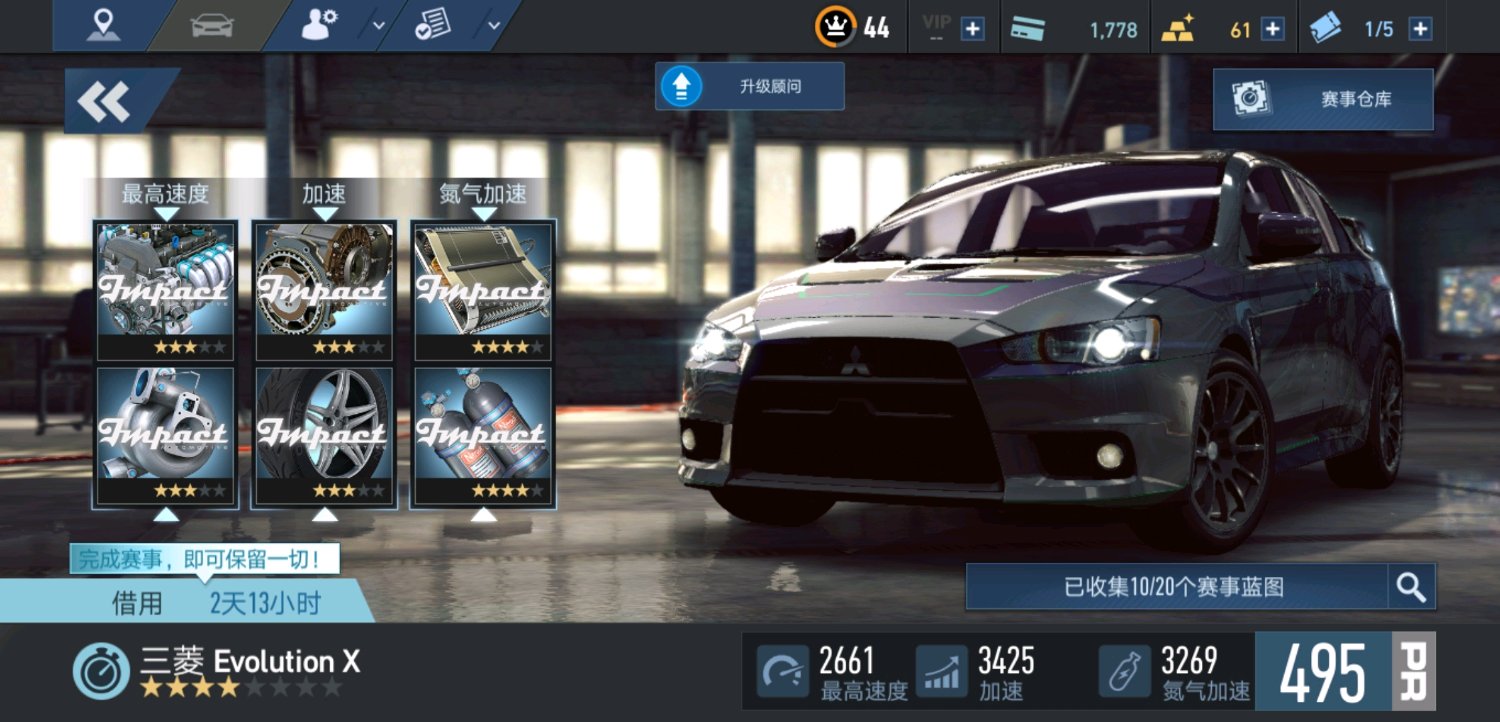
Task: Switch to the car garage tab
Action: 211,26
